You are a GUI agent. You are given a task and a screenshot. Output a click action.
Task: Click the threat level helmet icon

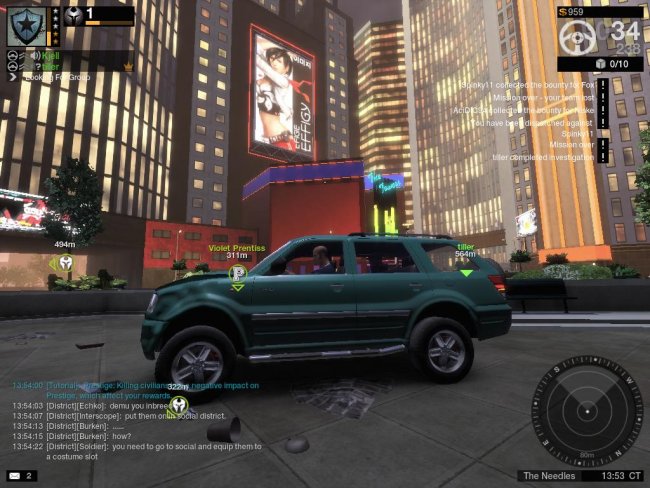(74, 15)
